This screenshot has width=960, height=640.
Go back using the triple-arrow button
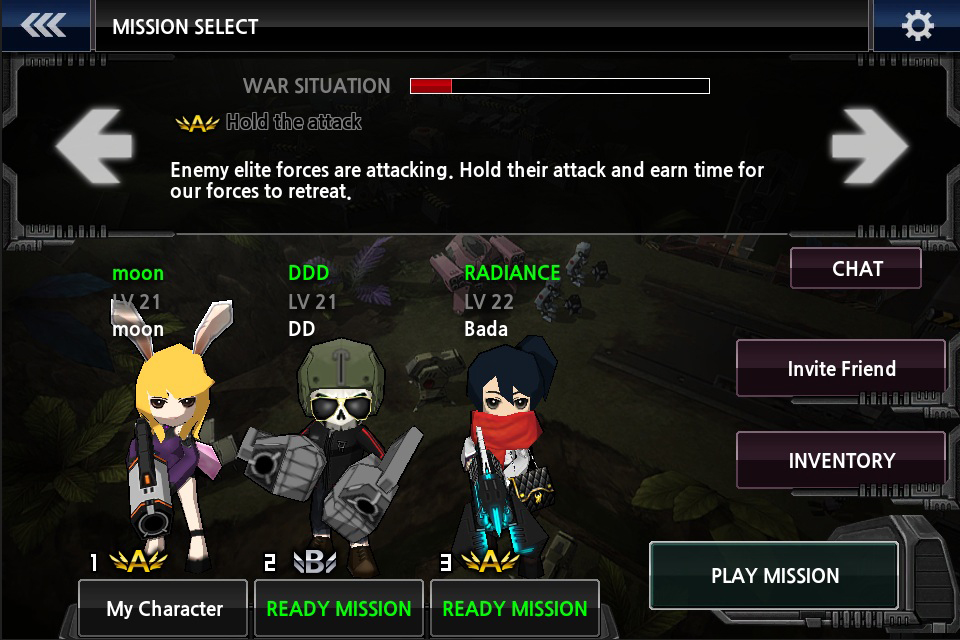(x=43, y=26)
